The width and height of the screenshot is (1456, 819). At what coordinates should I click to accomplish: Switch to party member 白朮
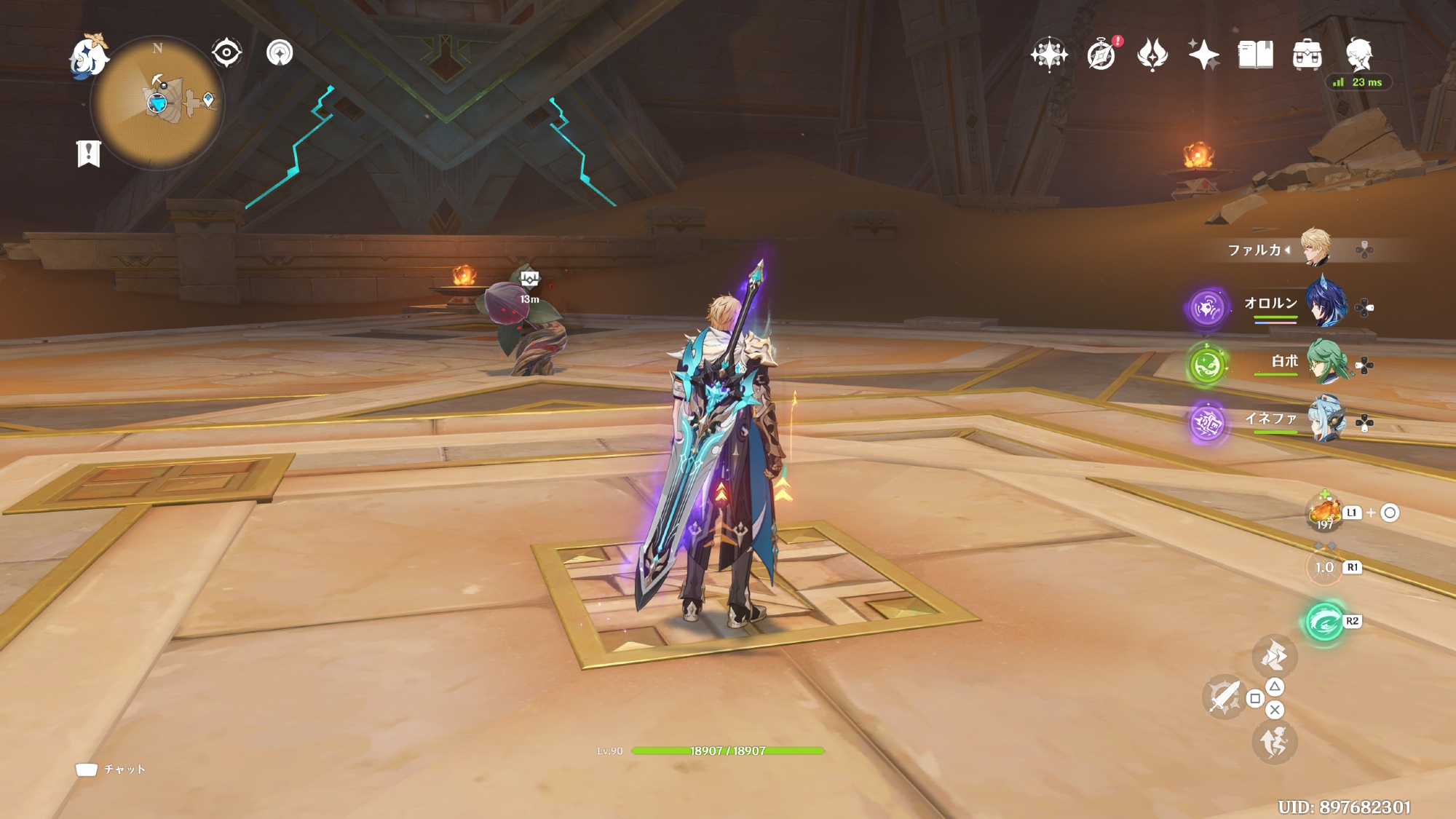[1325, 362]
